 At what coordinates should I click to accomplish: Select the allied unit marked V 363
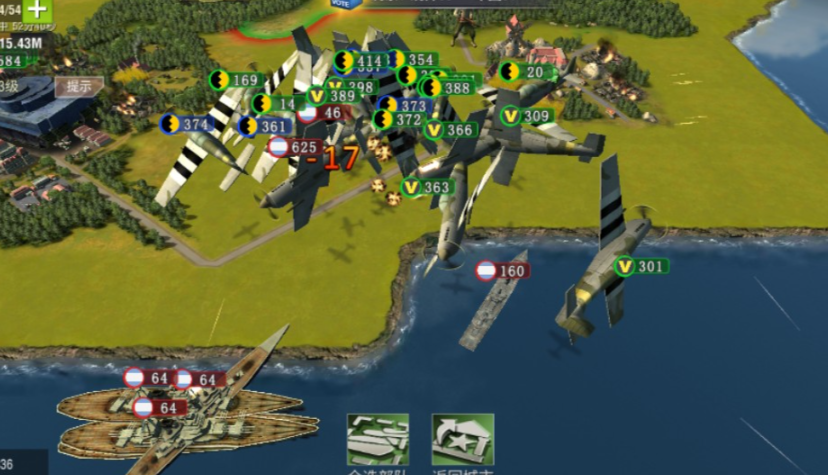[x=426, y=187]
